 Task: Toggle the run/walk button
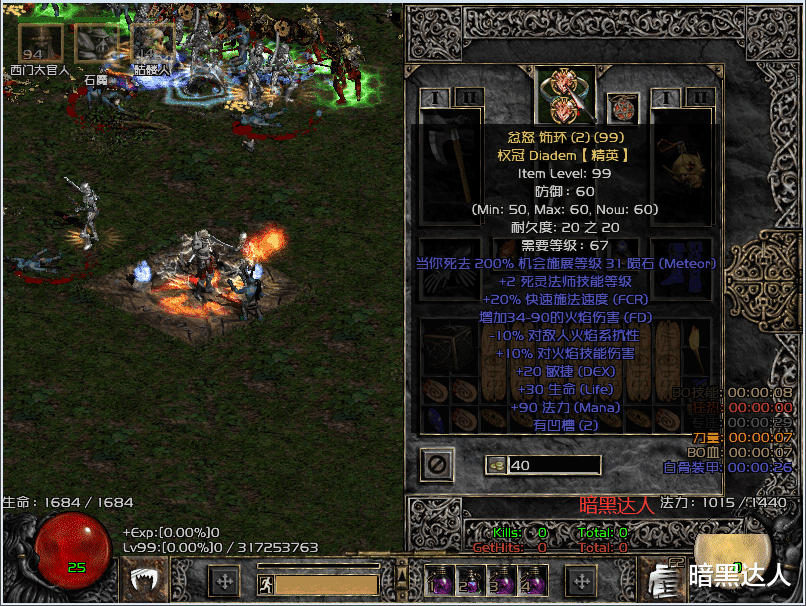266,584
